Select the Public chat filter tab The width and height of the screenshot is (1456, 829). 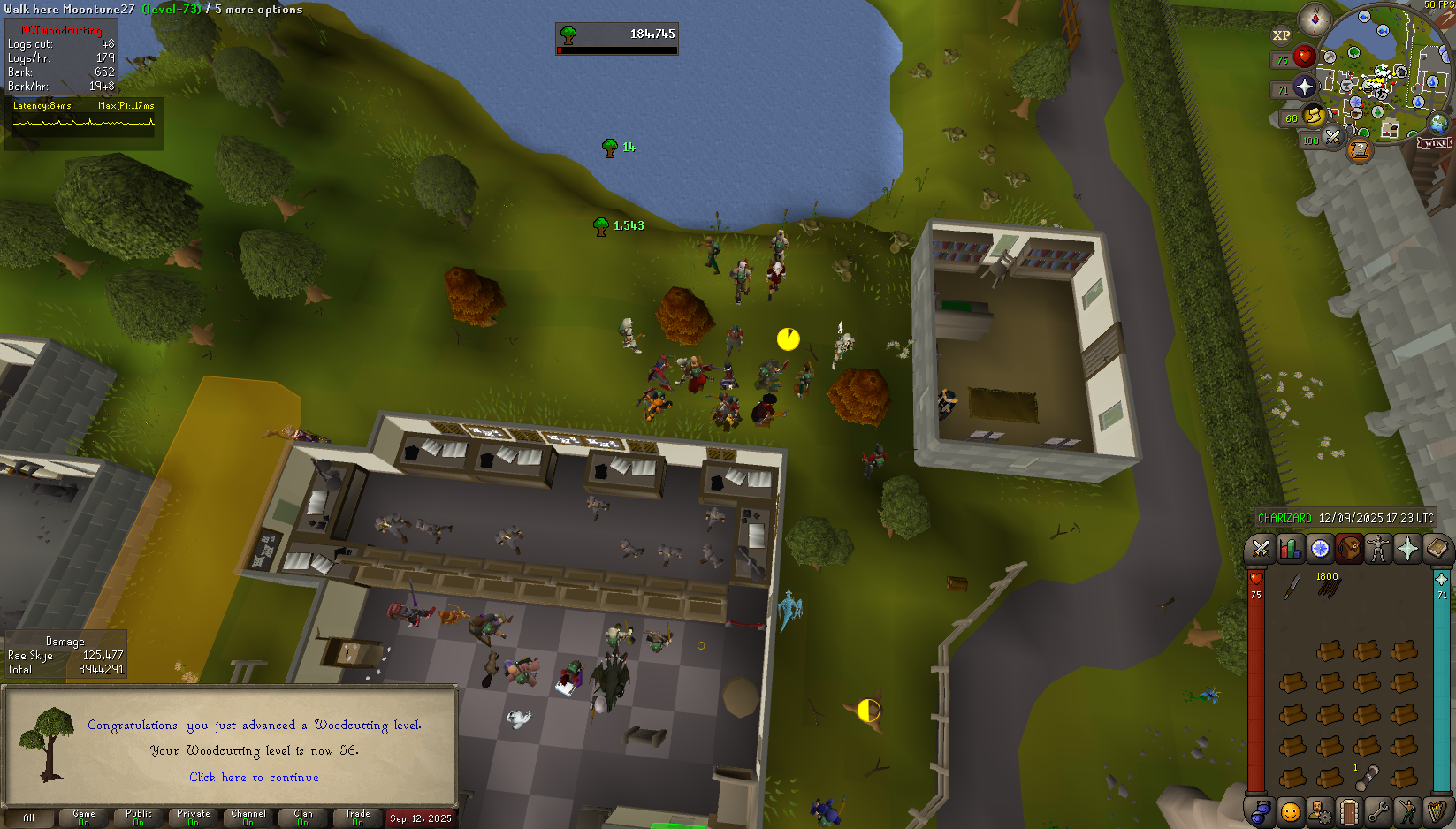[x=139, y=818]
